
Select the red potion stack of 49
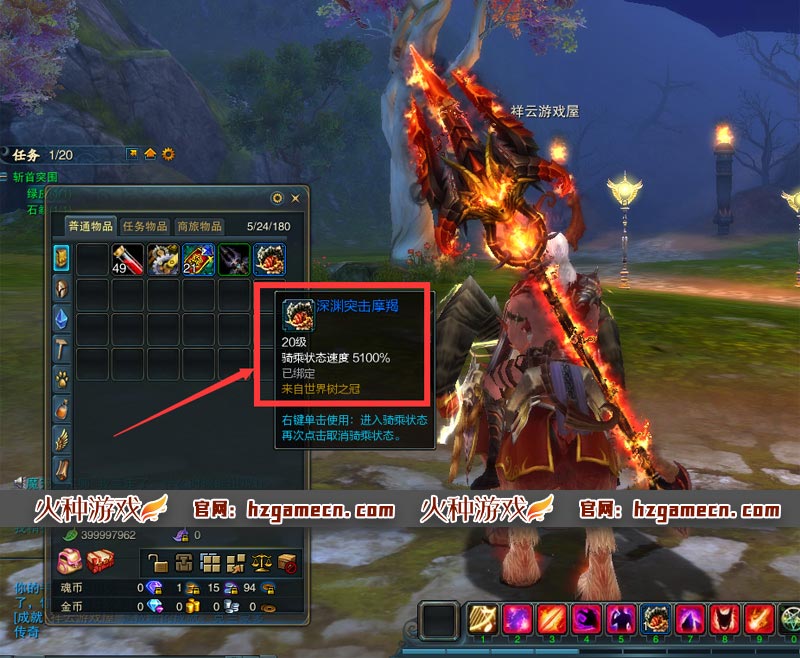[x=128, y=260]
